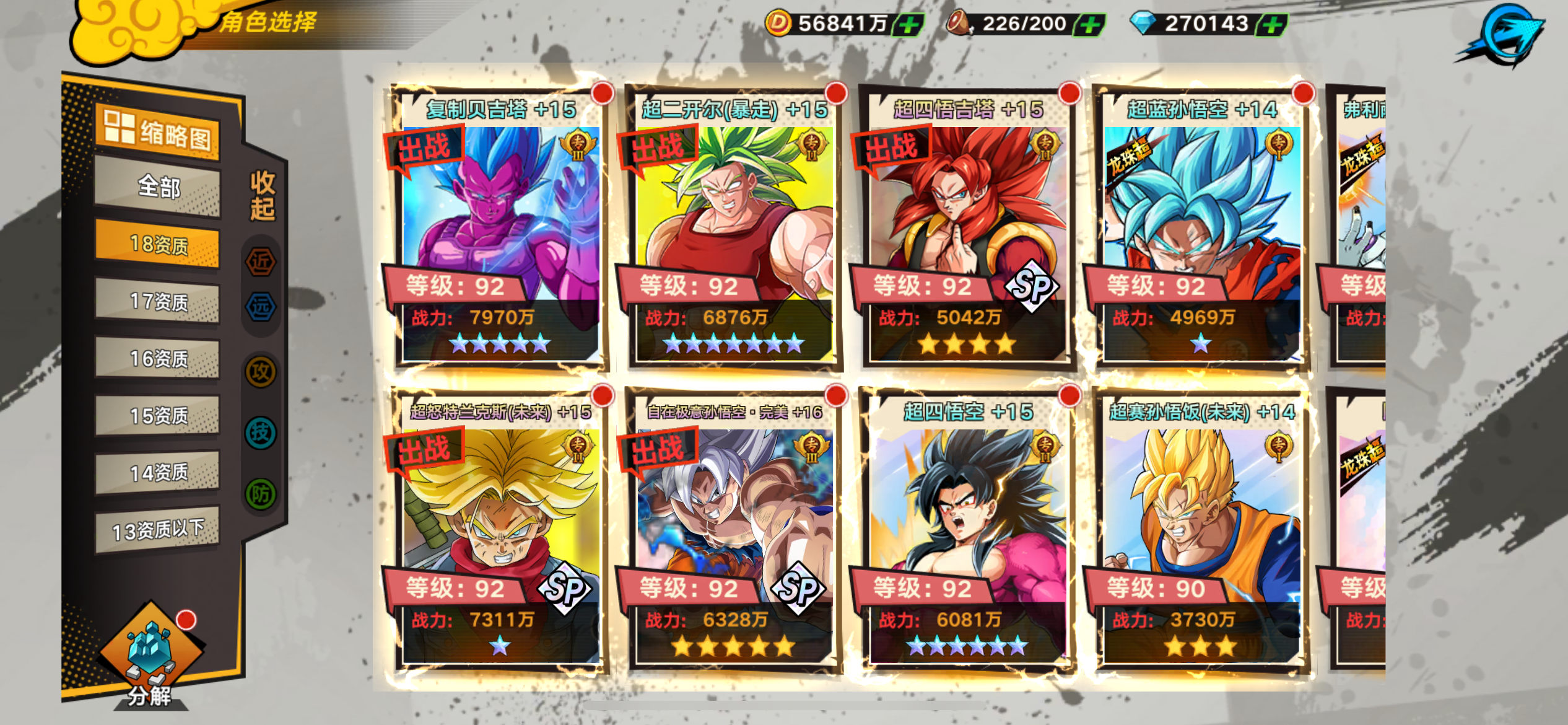Toggle the 远 ranged type filter
This screenshot has height=725, width=1568.
261,306
